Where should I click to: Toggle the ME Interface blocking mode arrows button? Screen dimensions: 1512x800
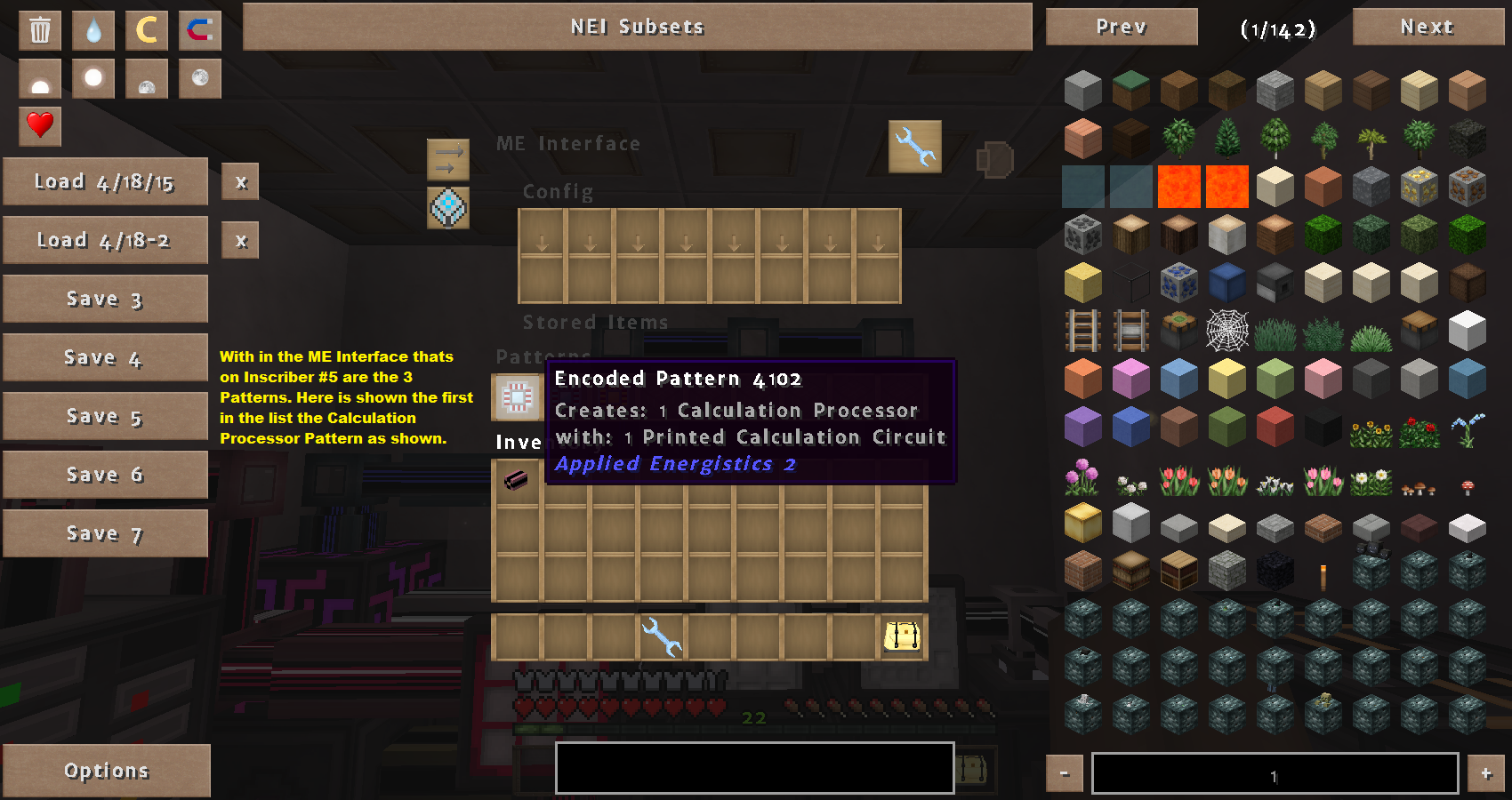pyautogui.click(x=448, y=160)
